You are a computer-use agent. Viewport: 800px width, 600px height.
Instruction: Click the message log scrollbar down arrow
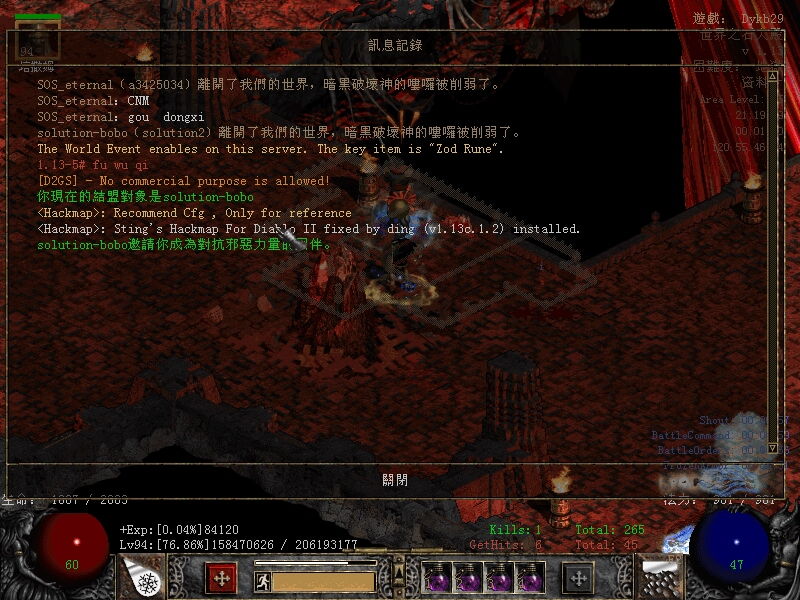pos(773,449)
